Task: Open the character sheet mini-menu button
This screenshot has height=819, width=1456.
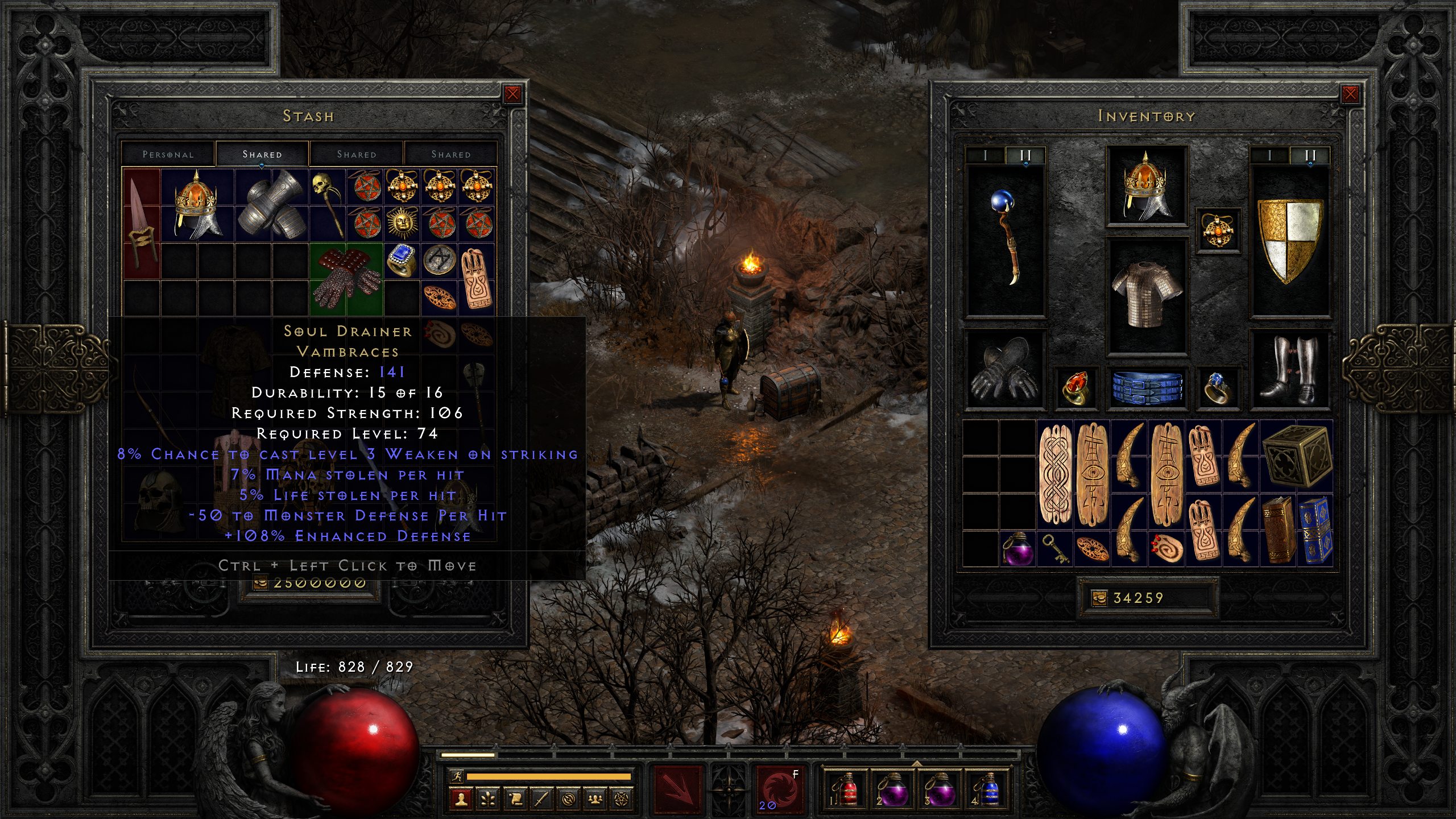Action: (461, 800)
